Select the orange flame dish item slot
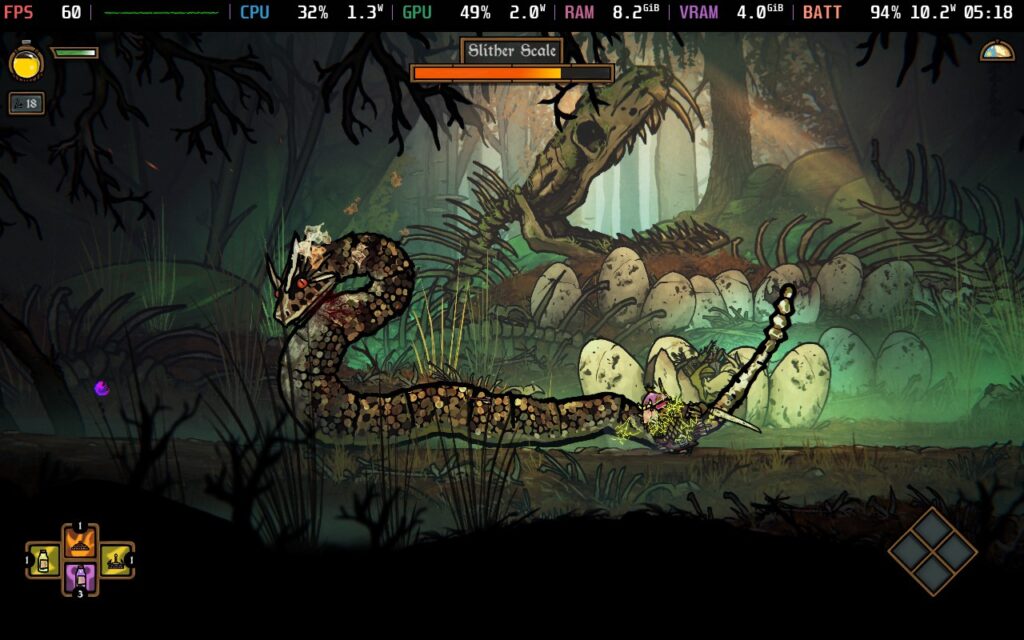The height and width of the screenshot is (640, 1024). pyautogui.click(x=80, y=543)
